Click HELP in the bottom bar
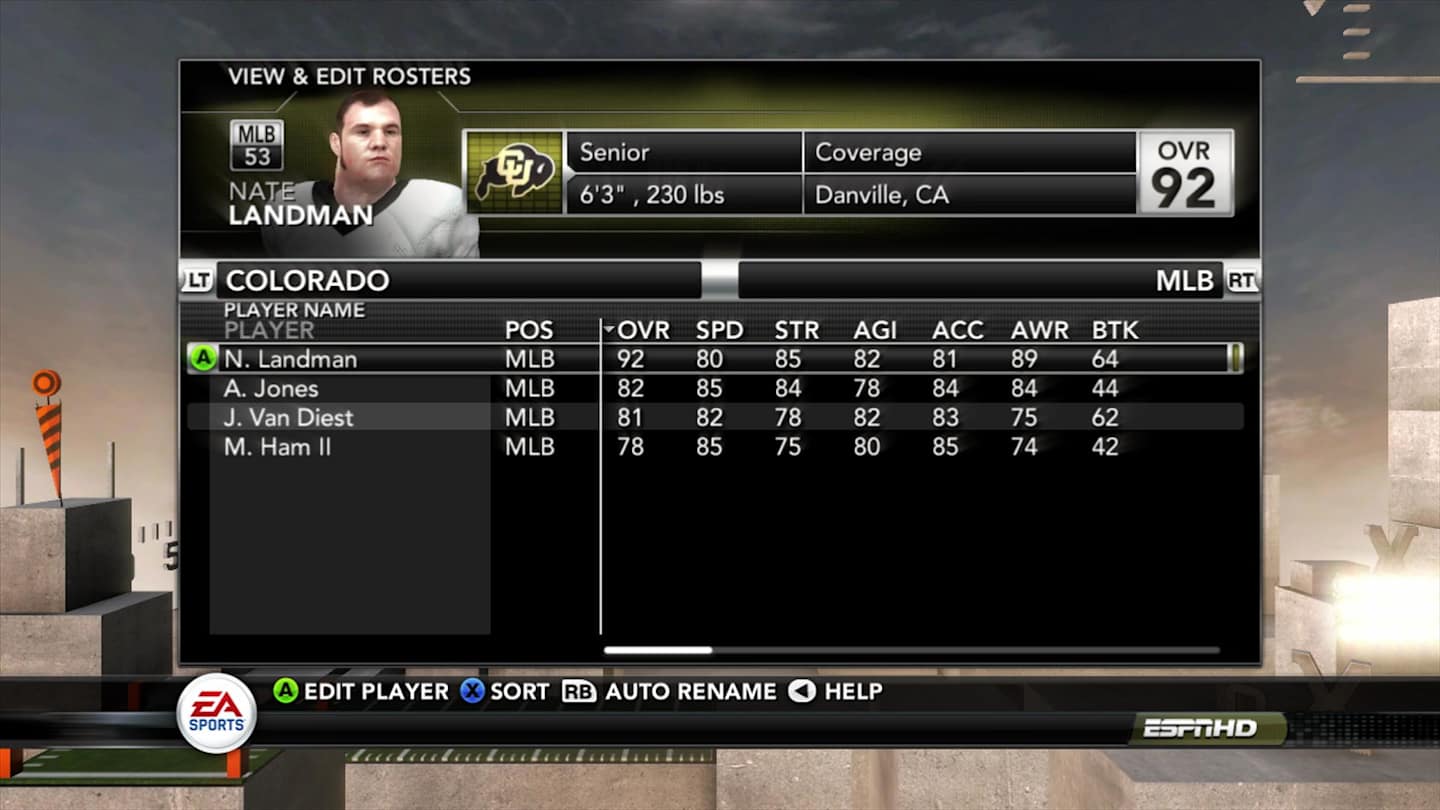 [850, 691]
